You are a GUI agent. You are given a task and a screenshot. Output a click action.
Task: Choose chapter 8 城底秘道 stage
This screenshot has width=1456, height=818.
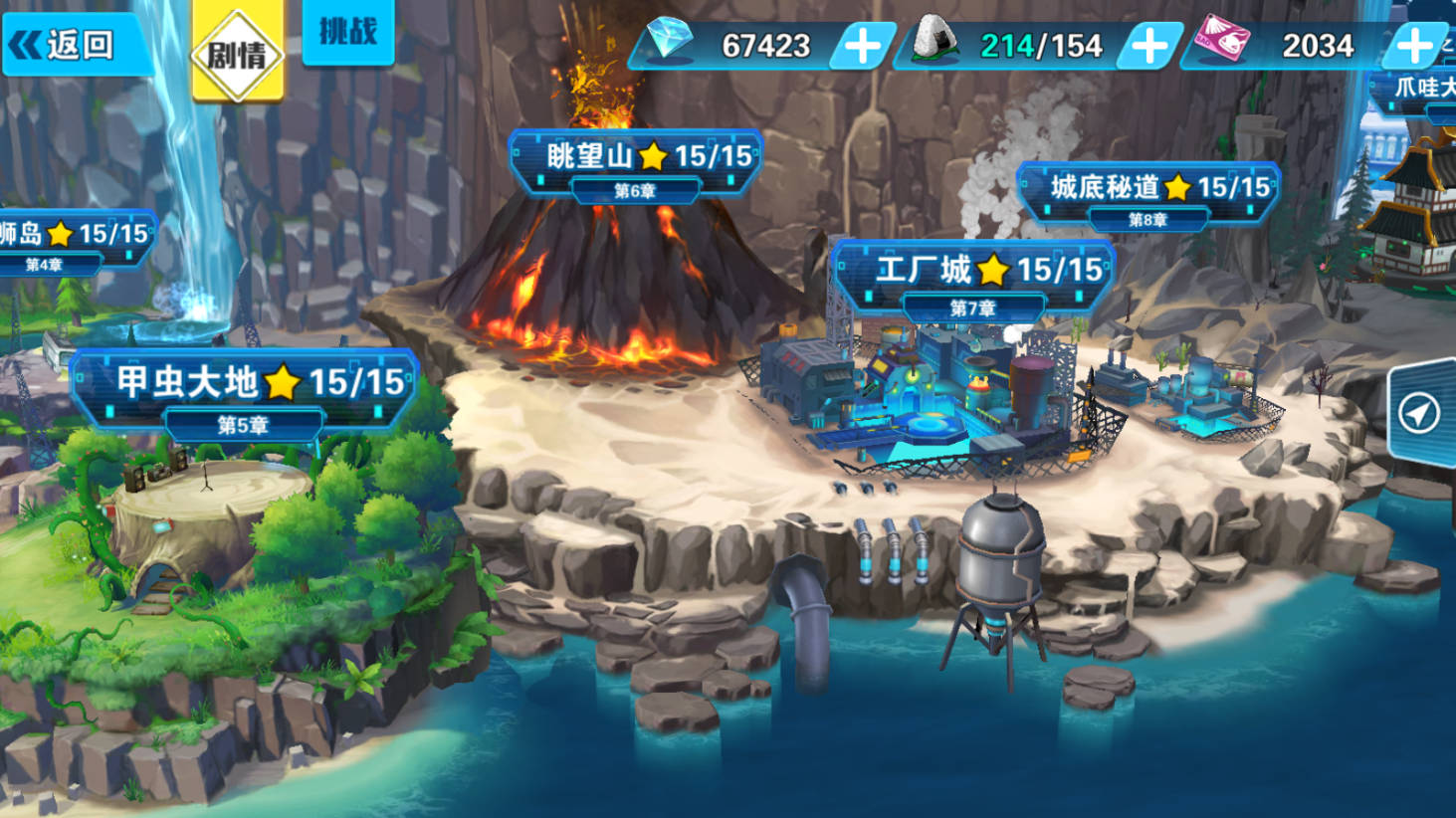[x=1147, y=189]
